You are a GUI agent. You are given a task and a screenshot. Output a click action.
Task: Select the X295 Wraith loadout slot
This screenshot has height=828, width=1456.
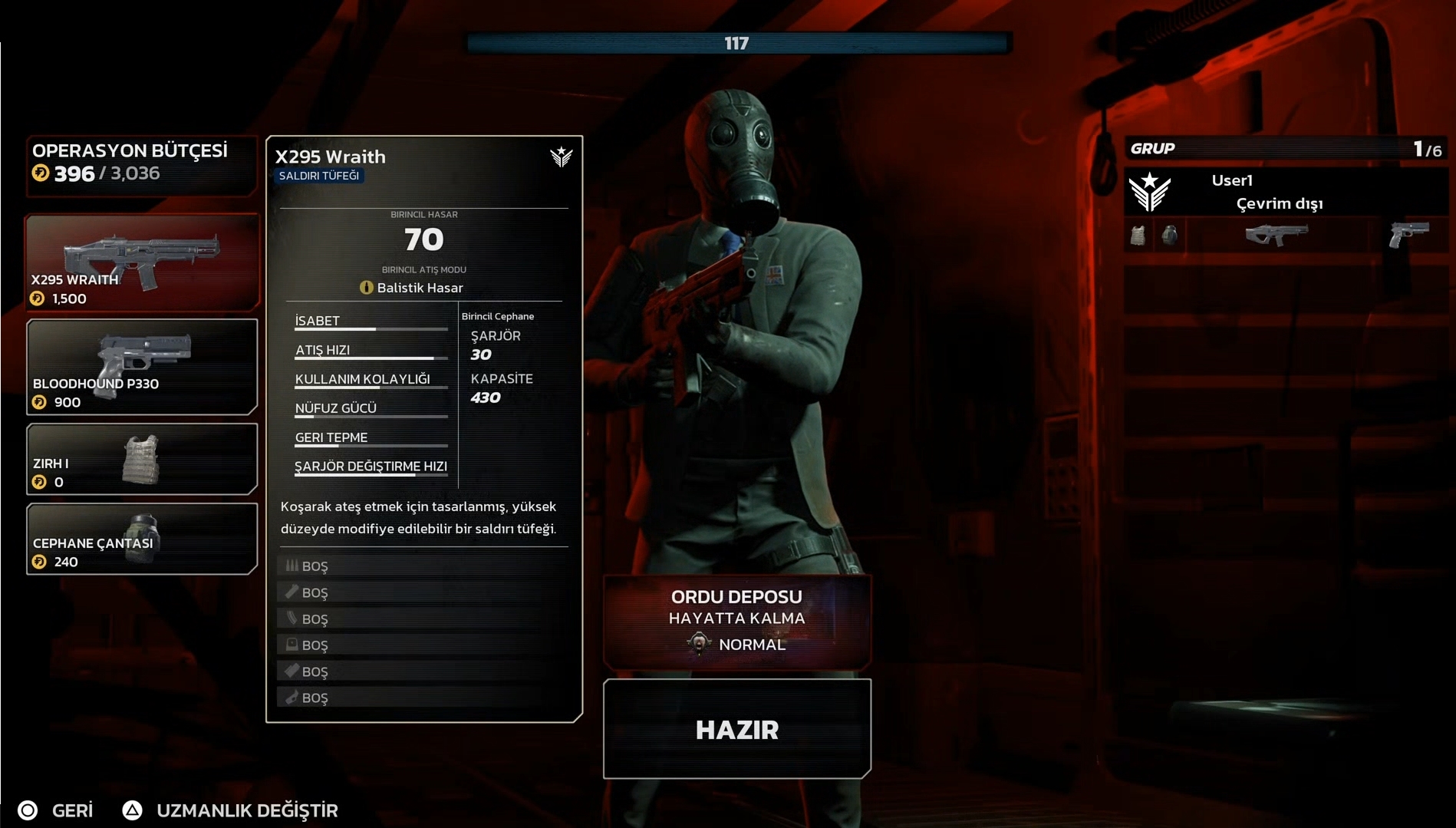point(142,262)
